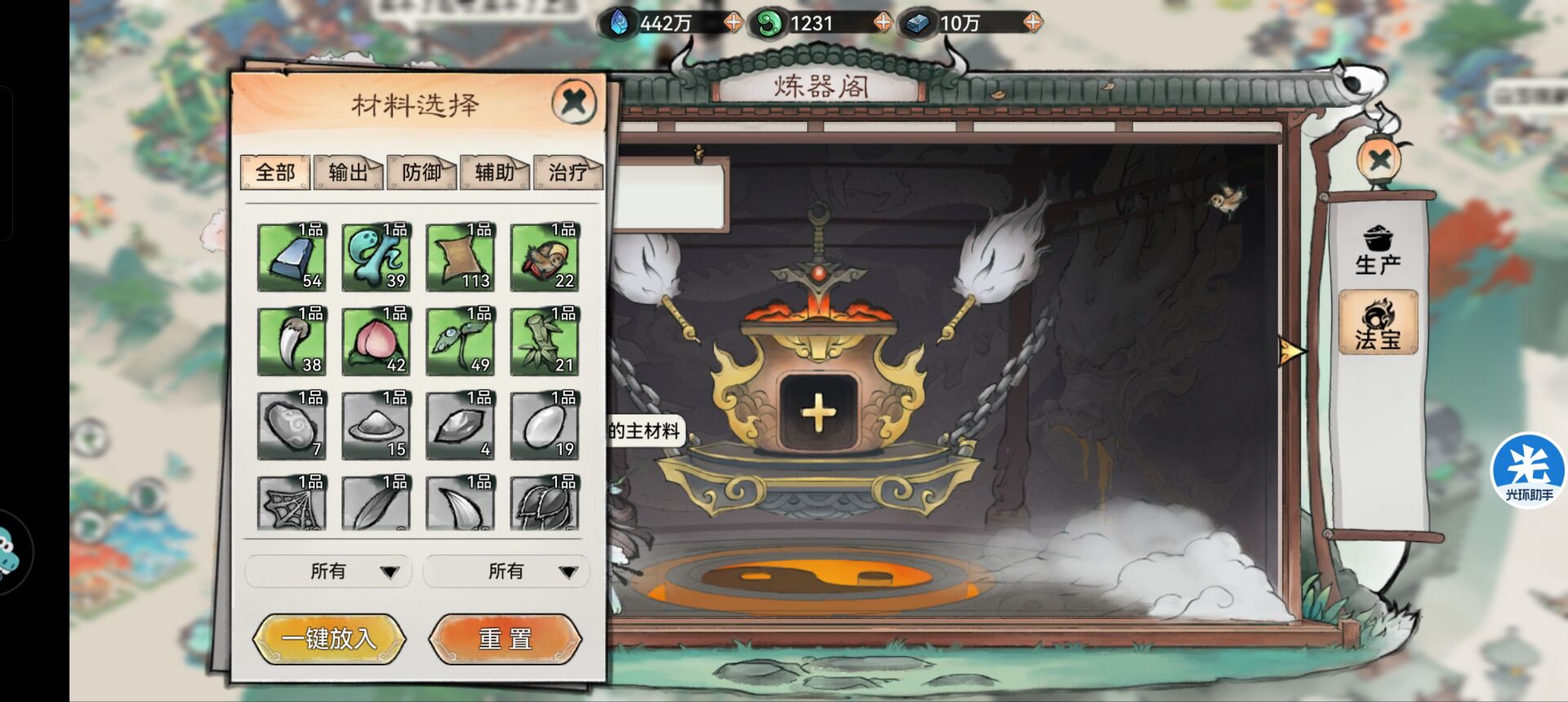Open the 防御 materials tab

[421, 172]
